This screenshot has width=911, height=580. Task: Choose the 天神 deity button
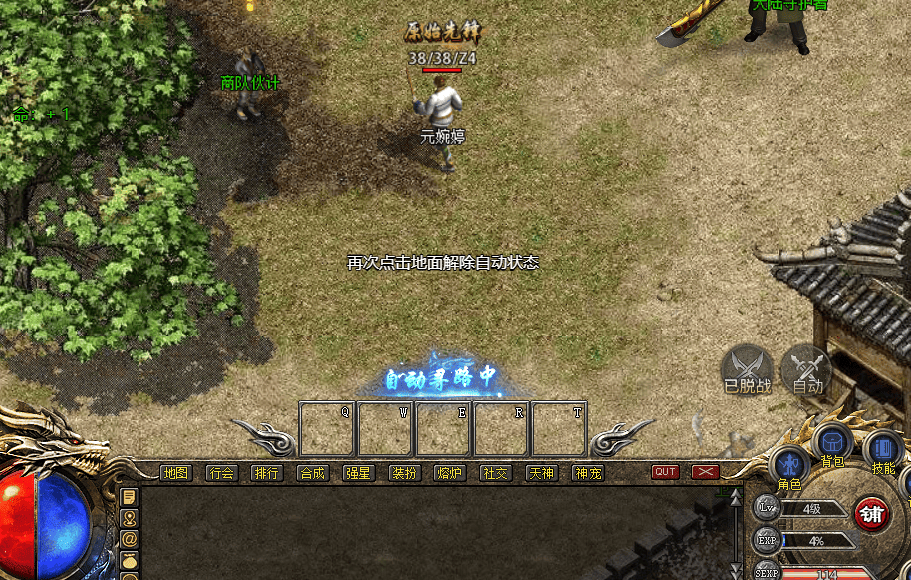pos(542,473)
